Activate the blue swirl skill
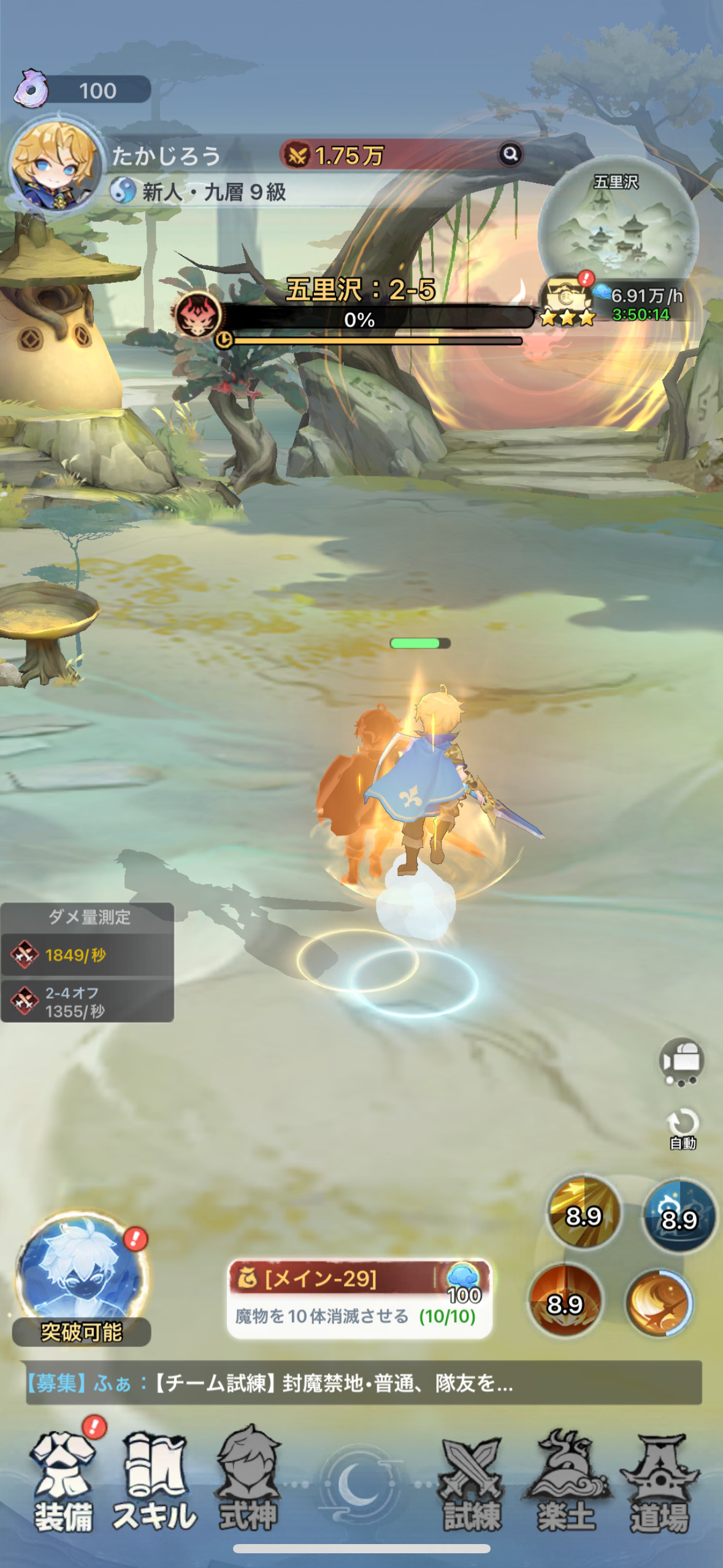Image resolution: width=723 pixels, height=1568 pixels. 679,1216
